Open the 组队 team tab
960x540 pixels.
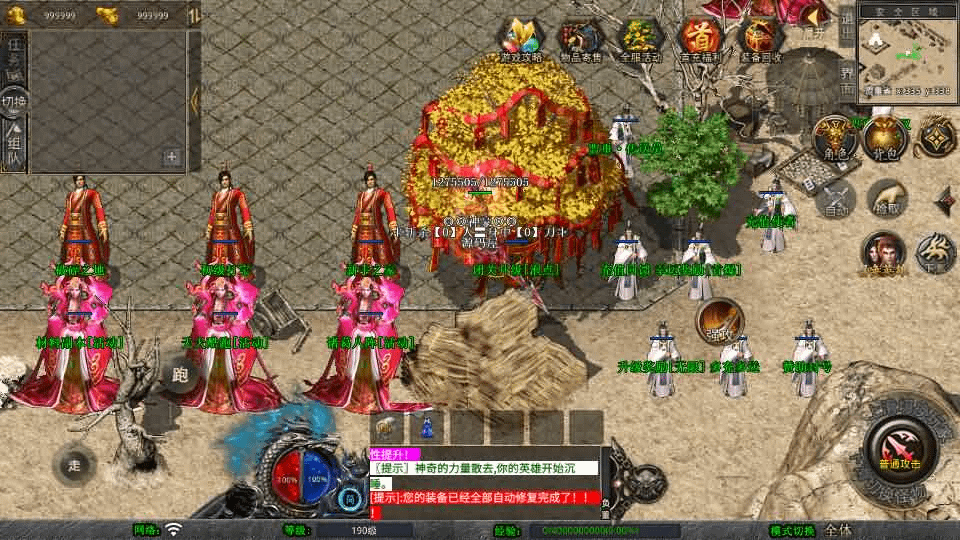click(x=14, y=146)
